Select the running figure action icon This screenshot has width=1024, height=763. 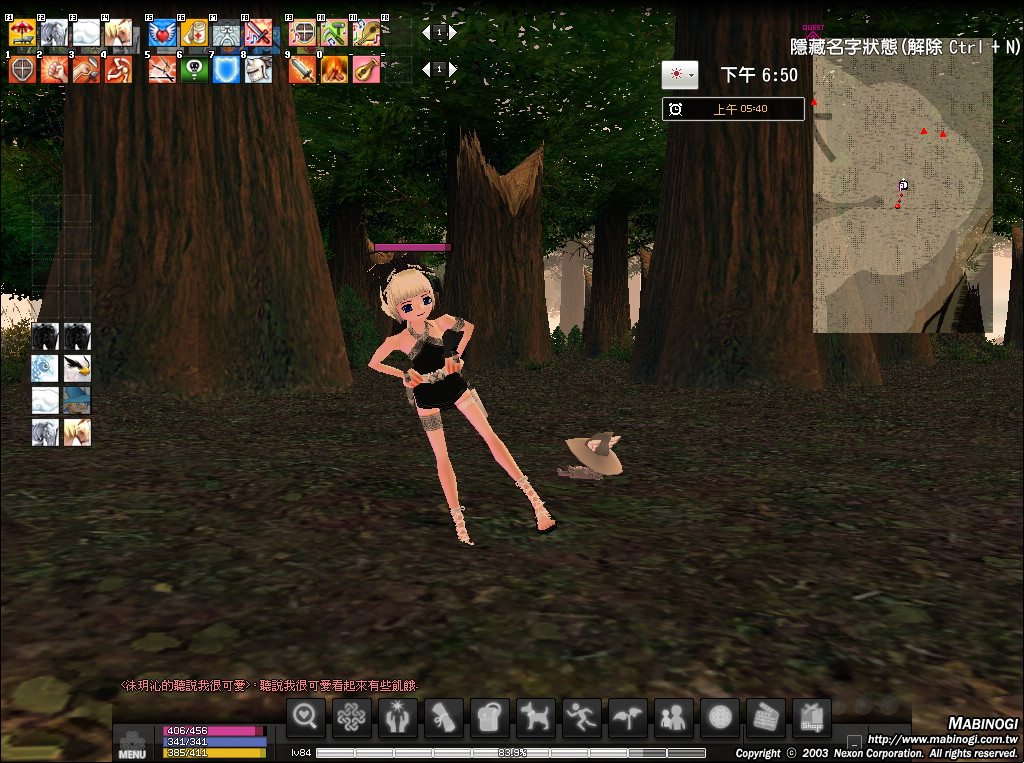coord(582,716)
